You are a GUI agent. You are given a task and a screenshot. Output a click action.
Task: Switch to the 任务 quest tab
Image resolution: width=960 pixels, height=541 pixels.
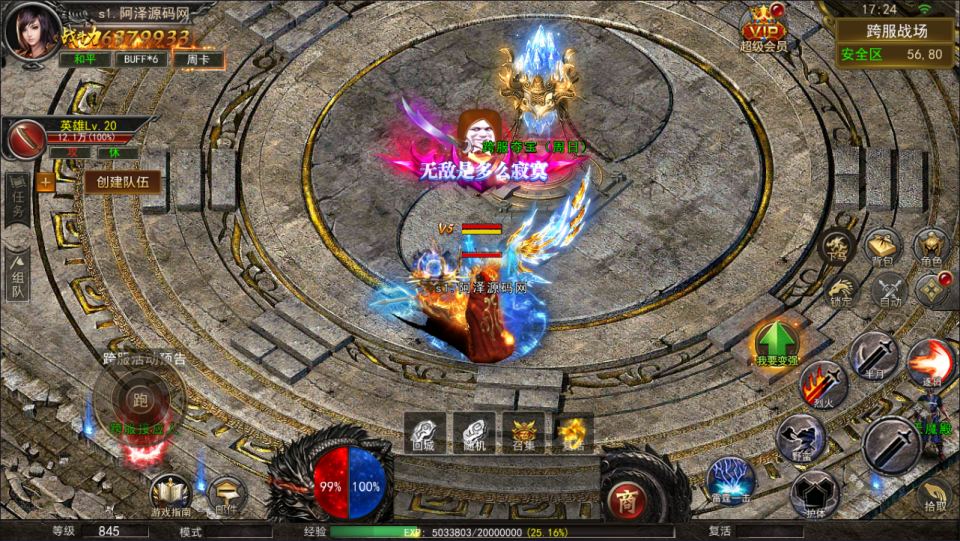pyautogui.click(x=17, y=205)
